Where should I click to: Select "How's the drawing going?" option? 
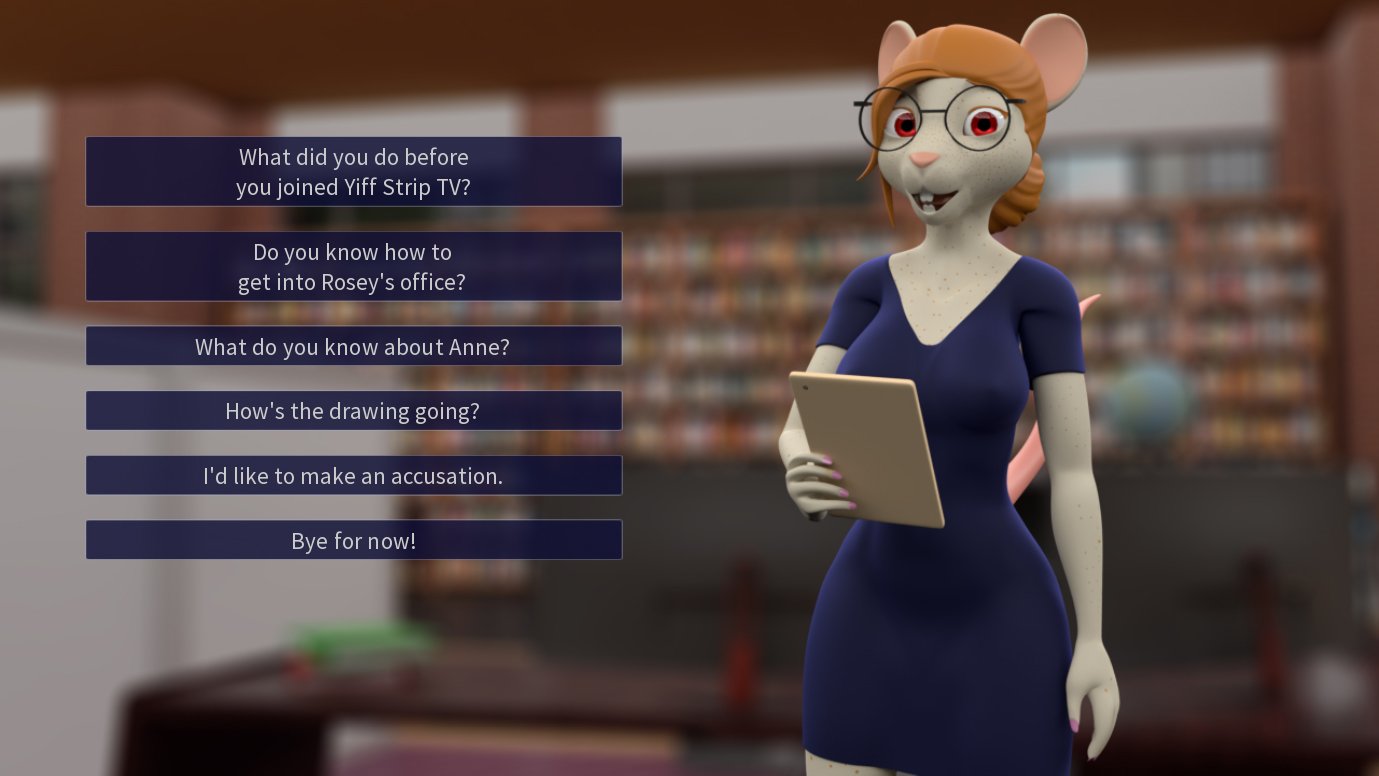(x=353, y=411)
